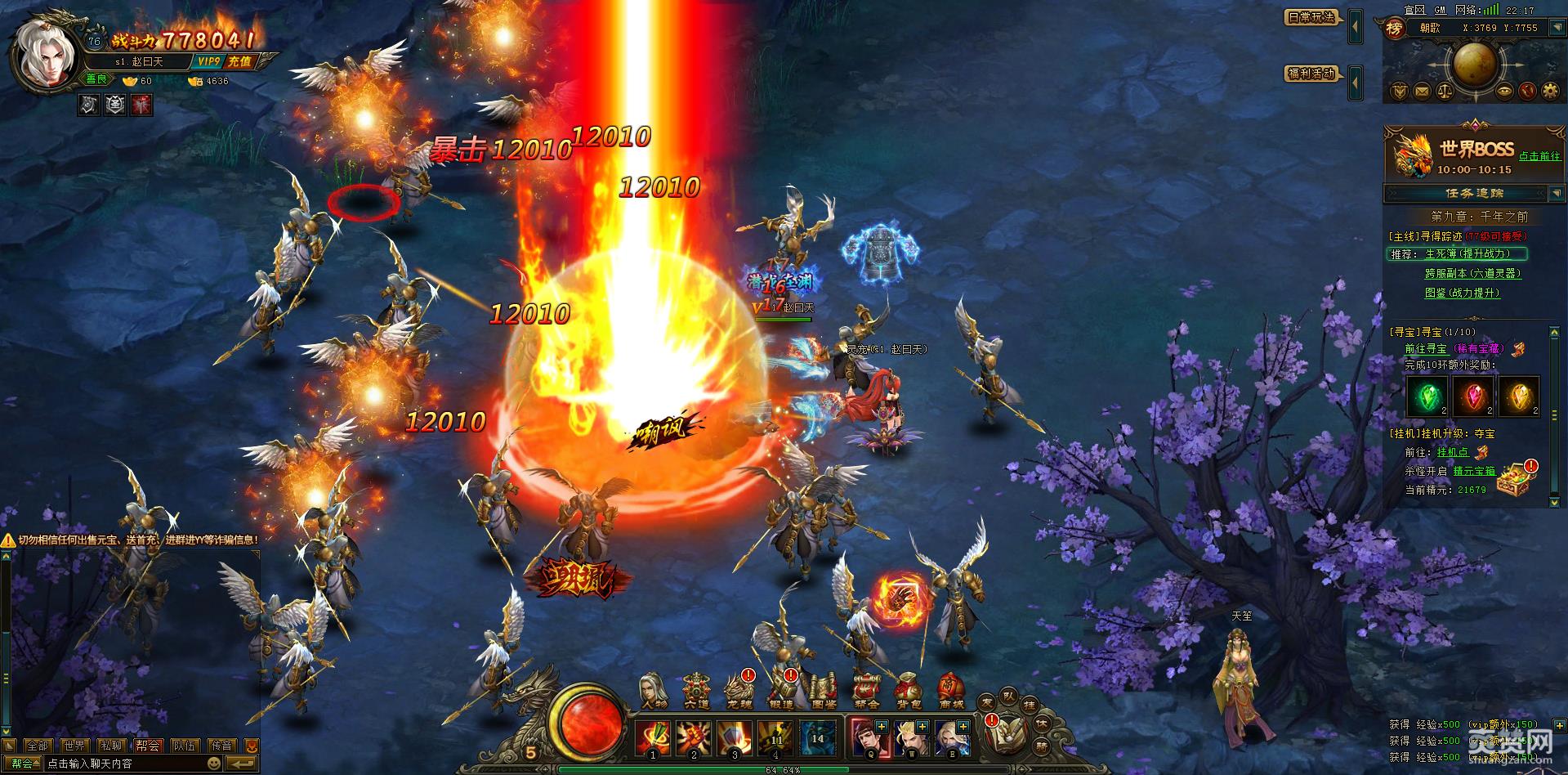Open the 帮会 guild menu icon
This screenshot has width=1568, height=775.
(866, 692)
